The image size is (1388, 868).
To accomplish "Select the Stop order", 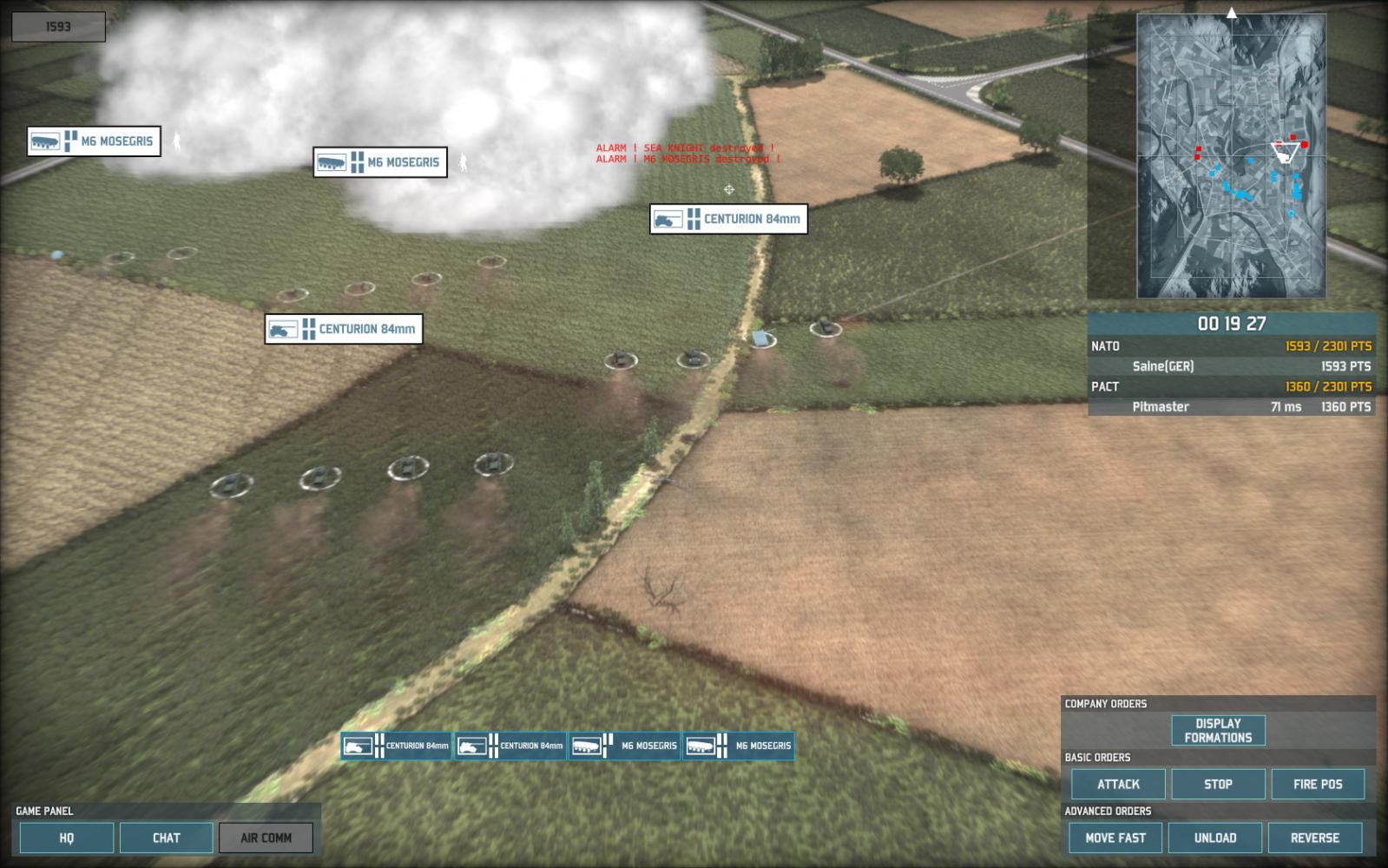I will tap(1218, 784).
